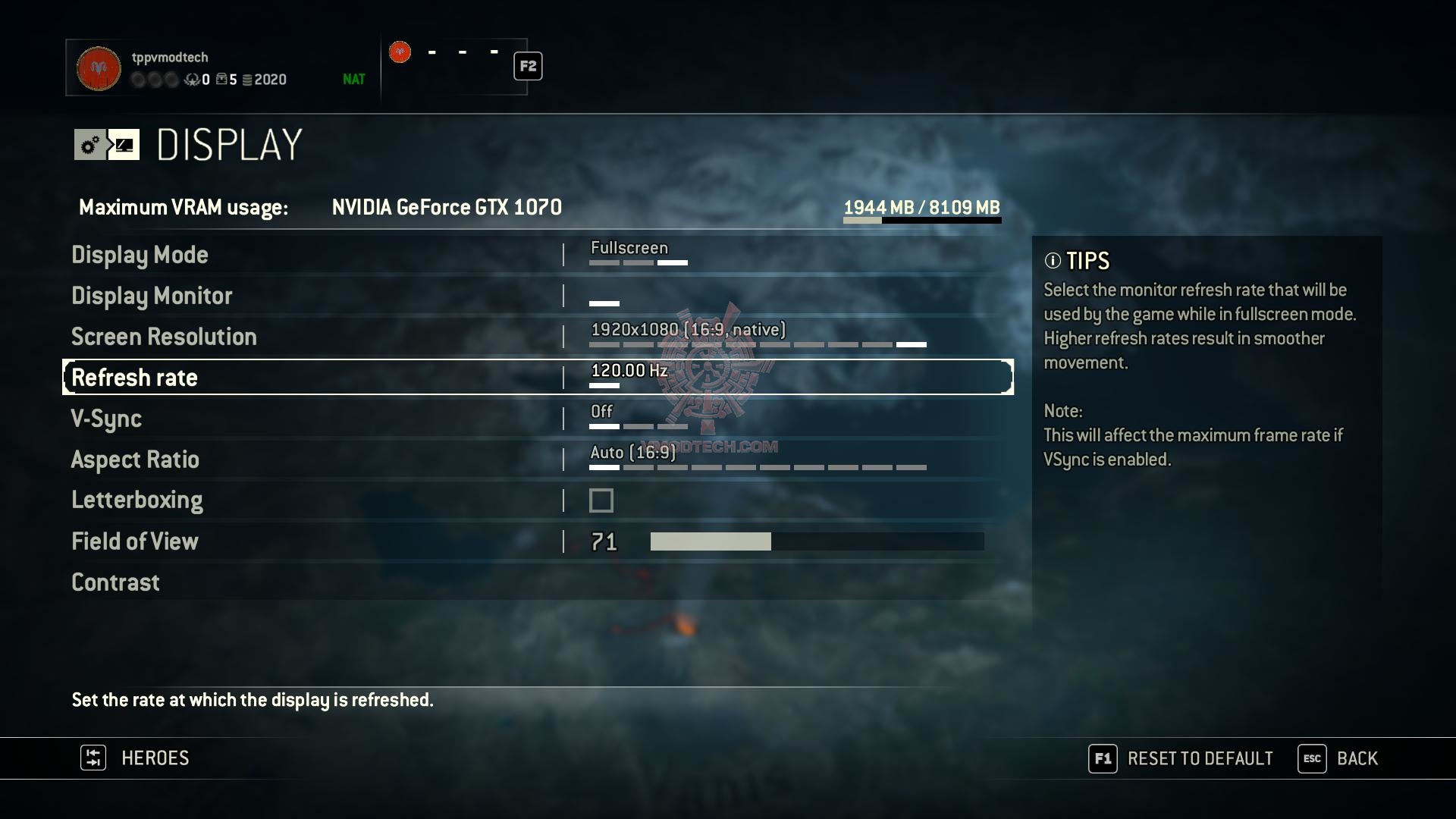Toggle the Letterboxing checkbox
This screenshot has width=1456, height=819.
(x=601, y=500)
